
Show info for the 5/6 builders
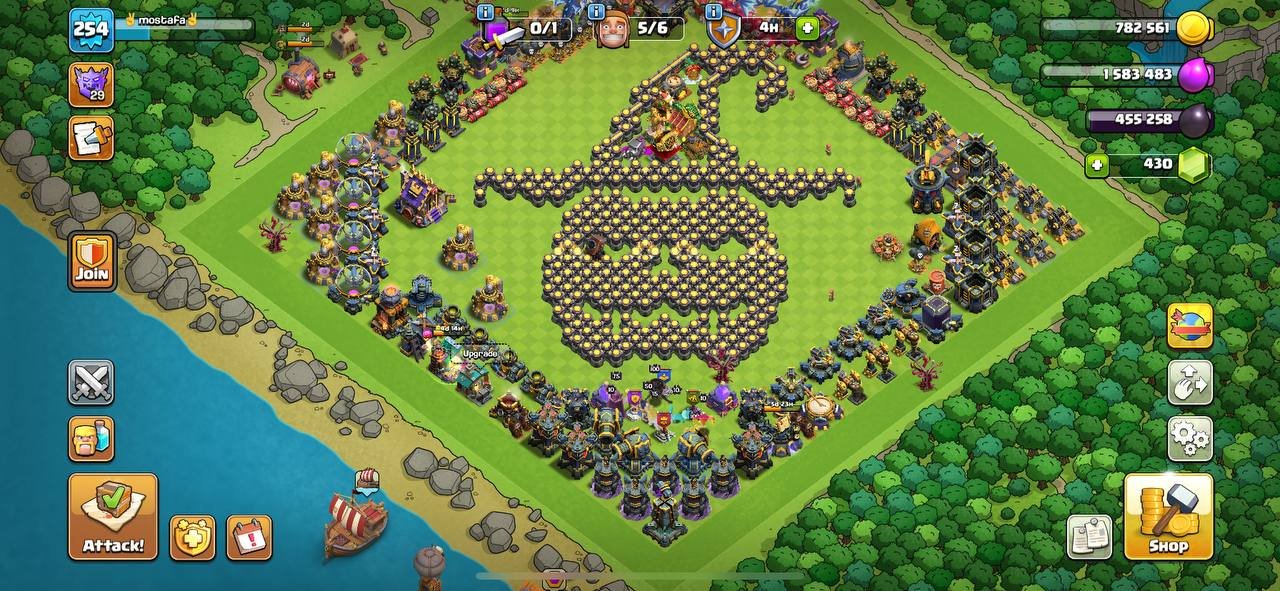(597, 12)
